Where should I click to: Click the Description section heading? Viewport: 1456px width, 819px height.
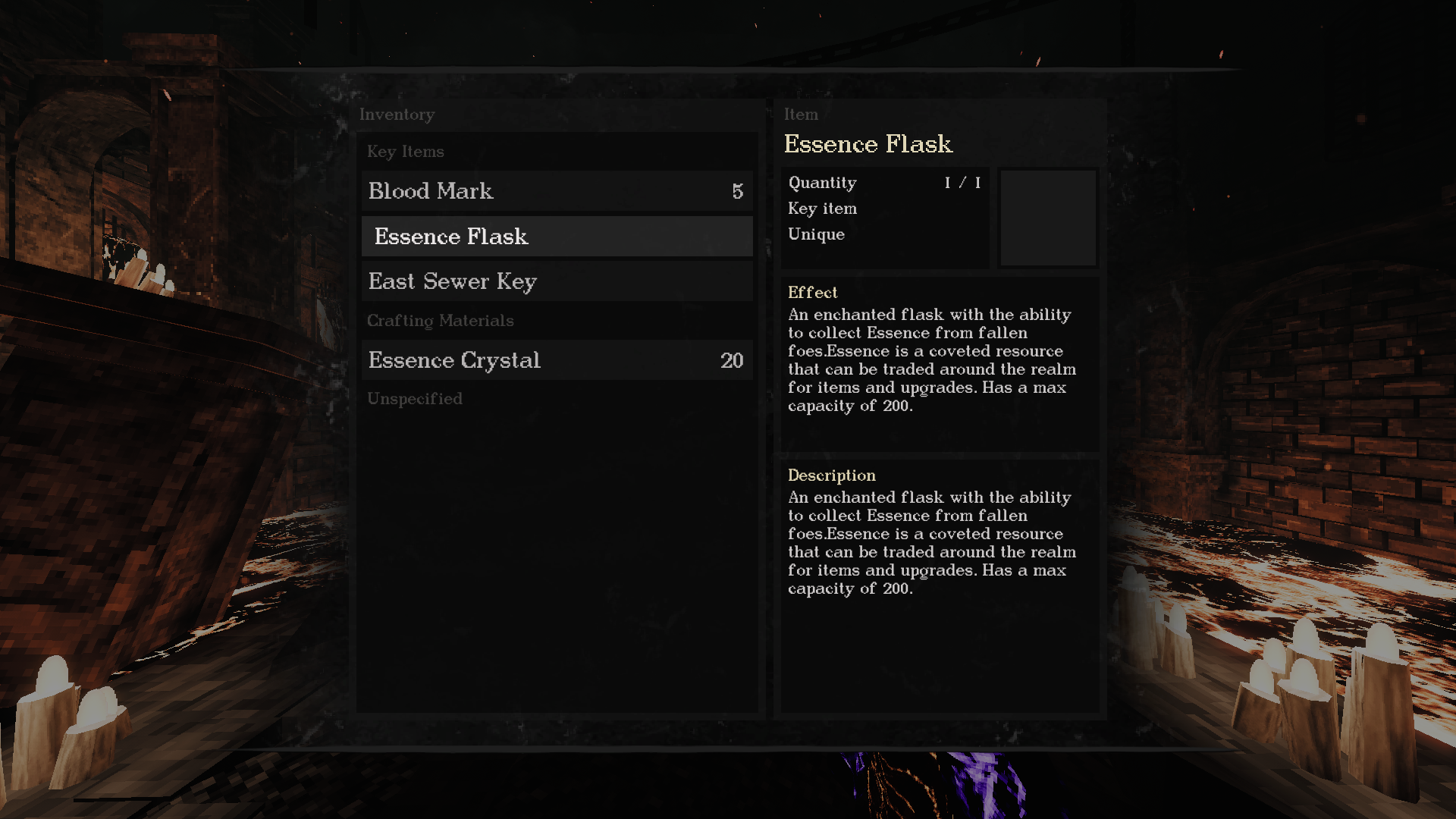tap(831, 475)
